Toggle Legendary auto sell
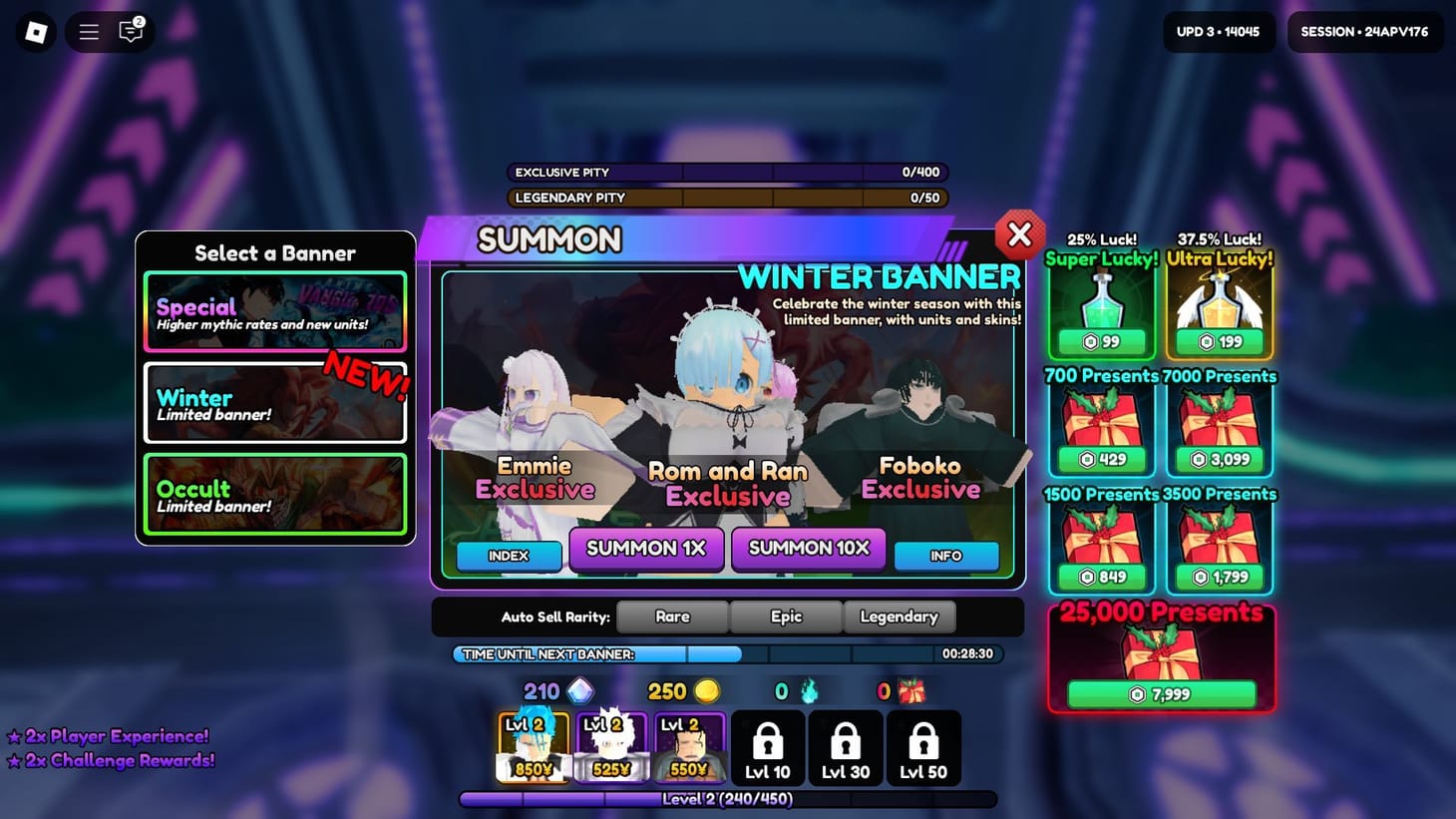 pyautogui.click(x=899, y=616)
